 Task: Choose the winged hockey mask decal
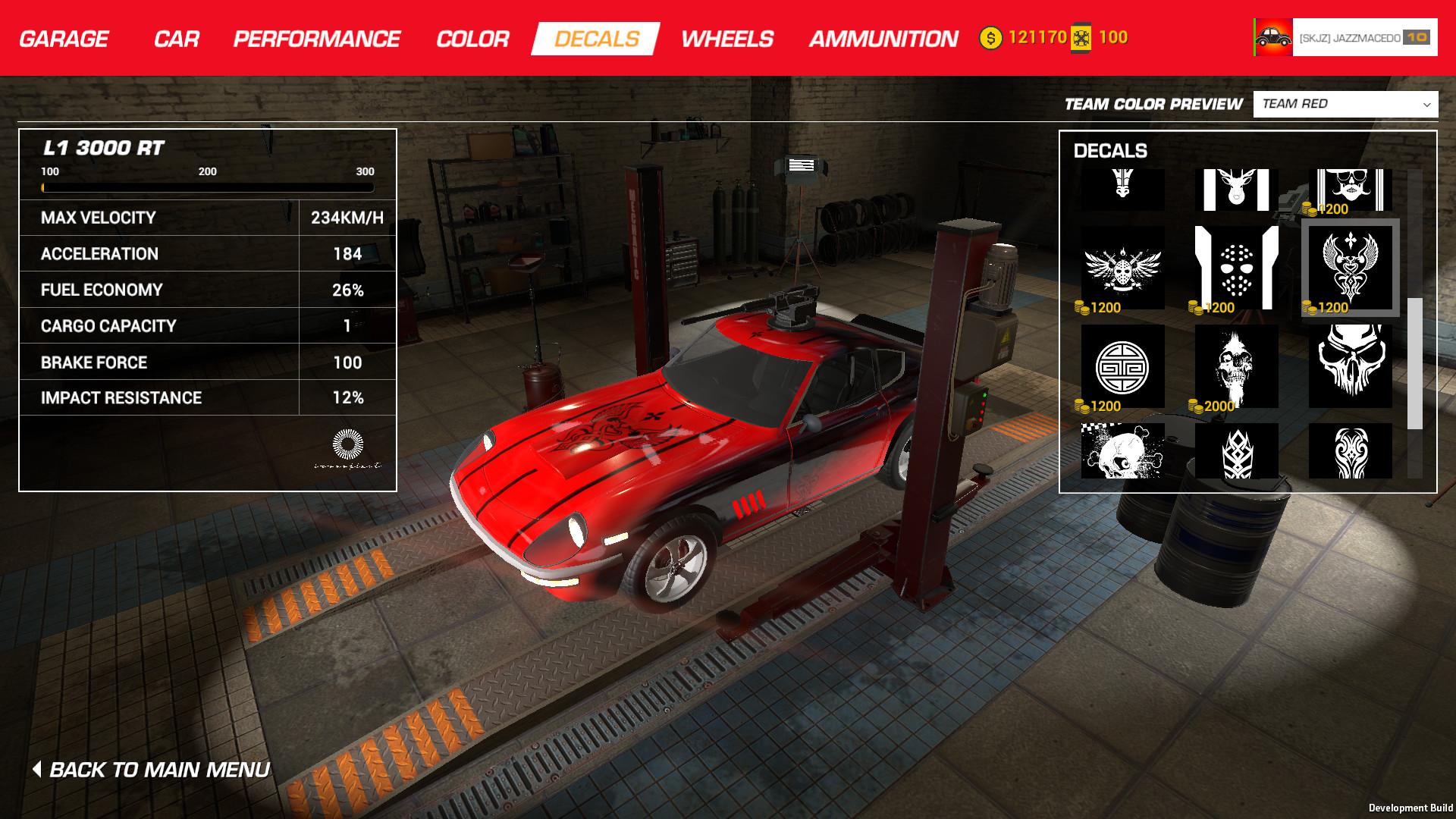point(1122,268)
